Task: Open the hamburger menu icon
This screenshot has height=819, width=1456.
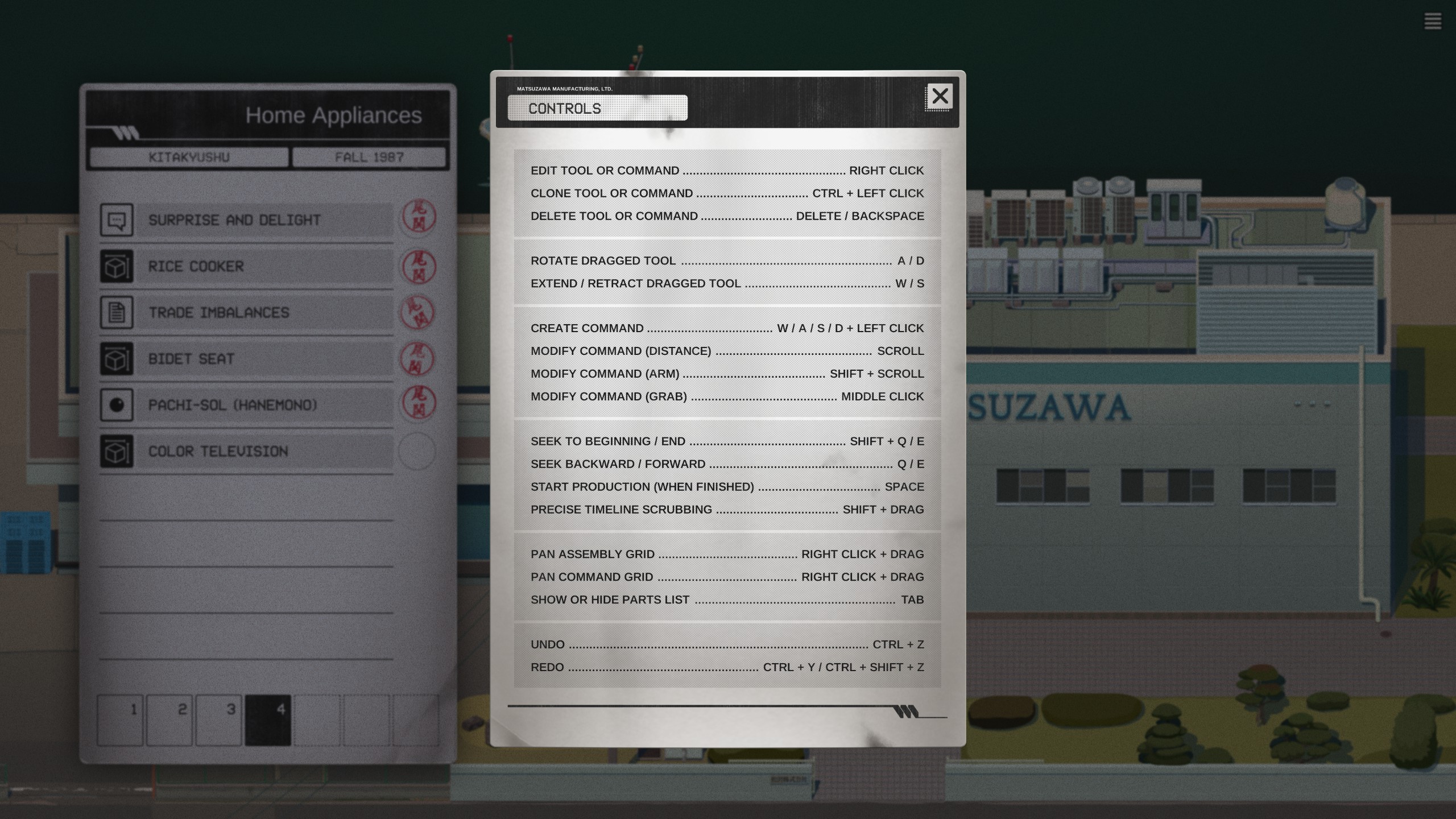Action: click(x=1432, y=22)
